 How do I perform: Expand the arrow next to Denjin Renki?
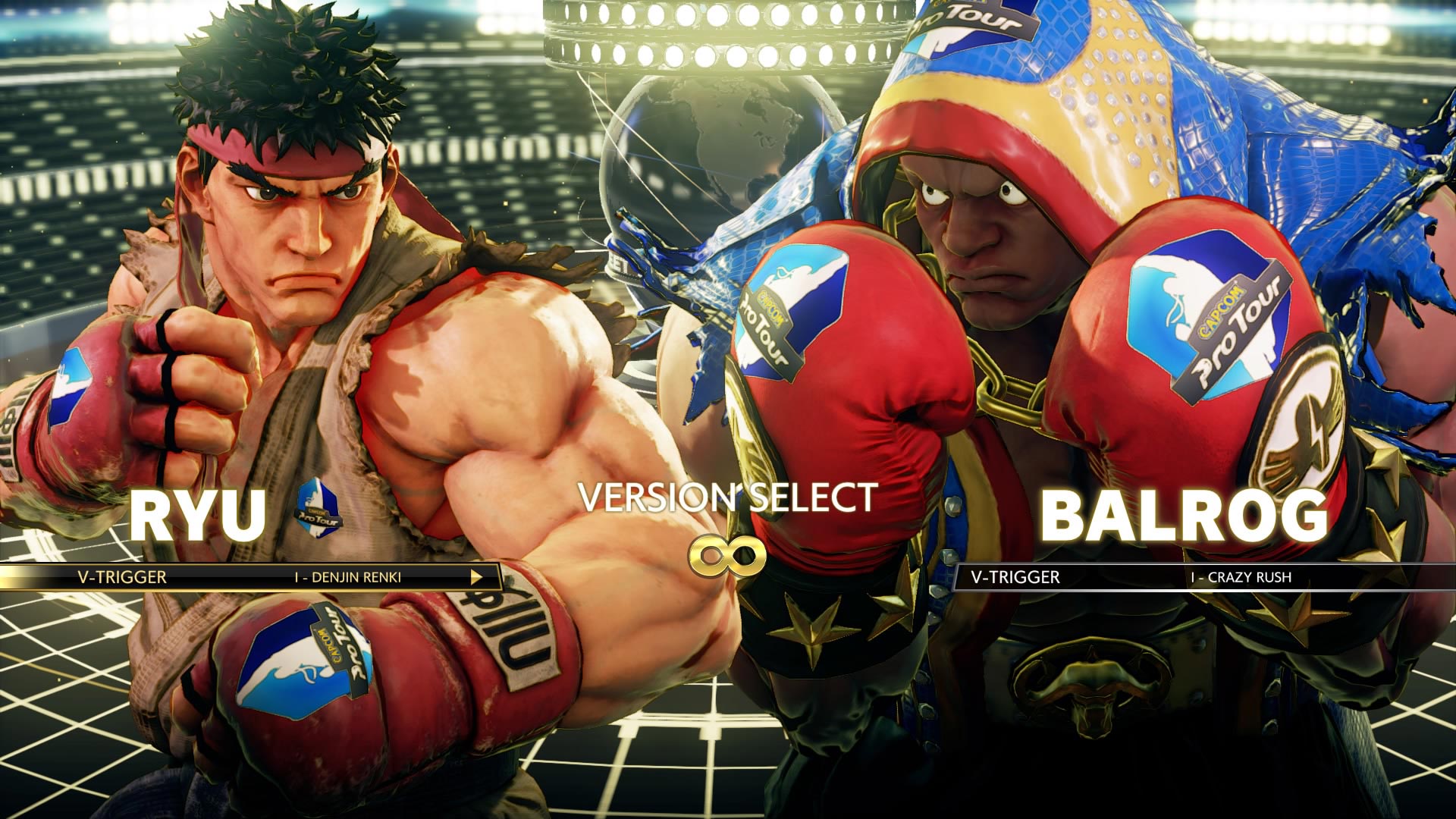476,578
